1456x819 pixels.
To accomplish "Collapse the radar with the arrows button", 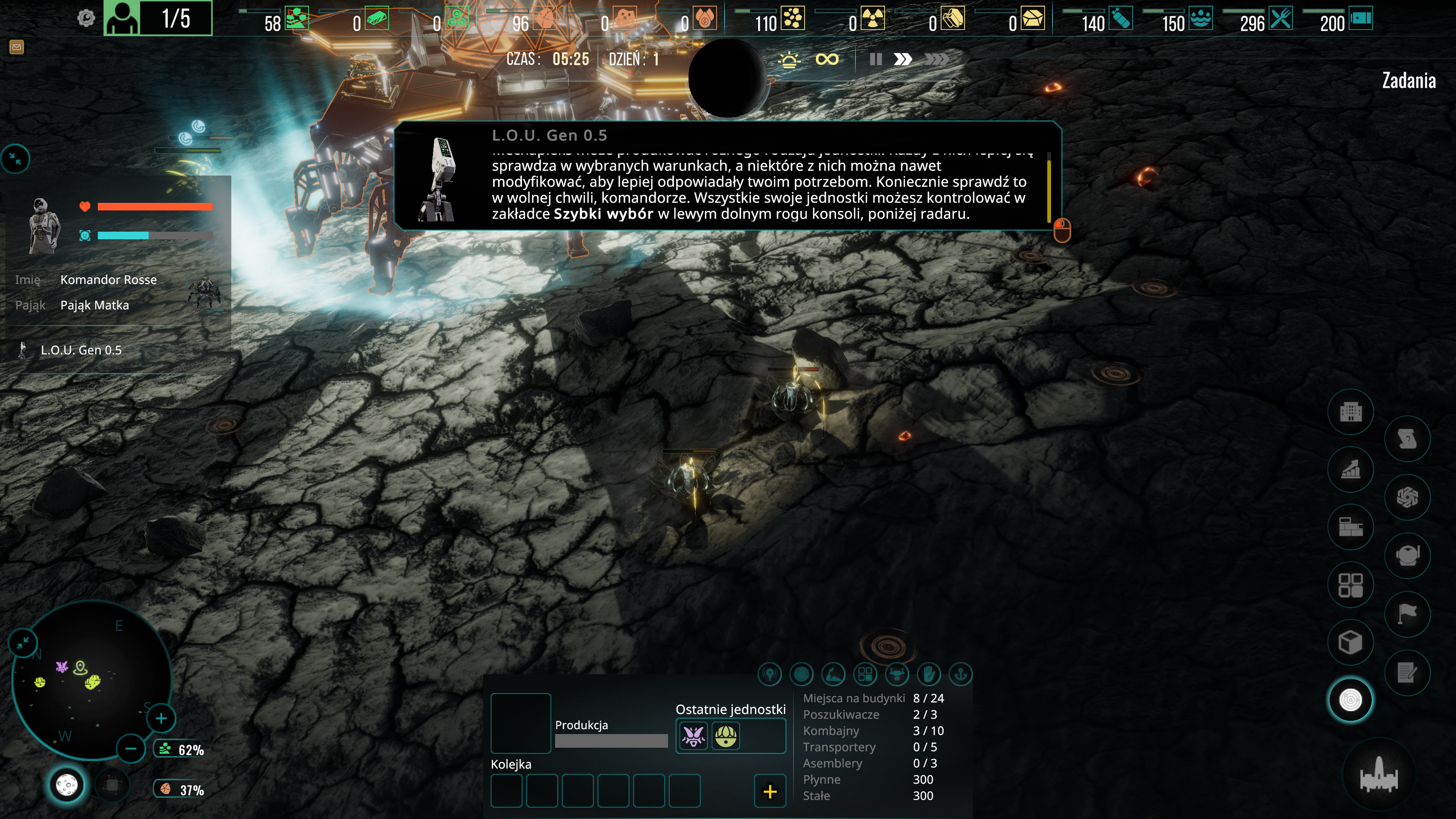I will (23, 643).
